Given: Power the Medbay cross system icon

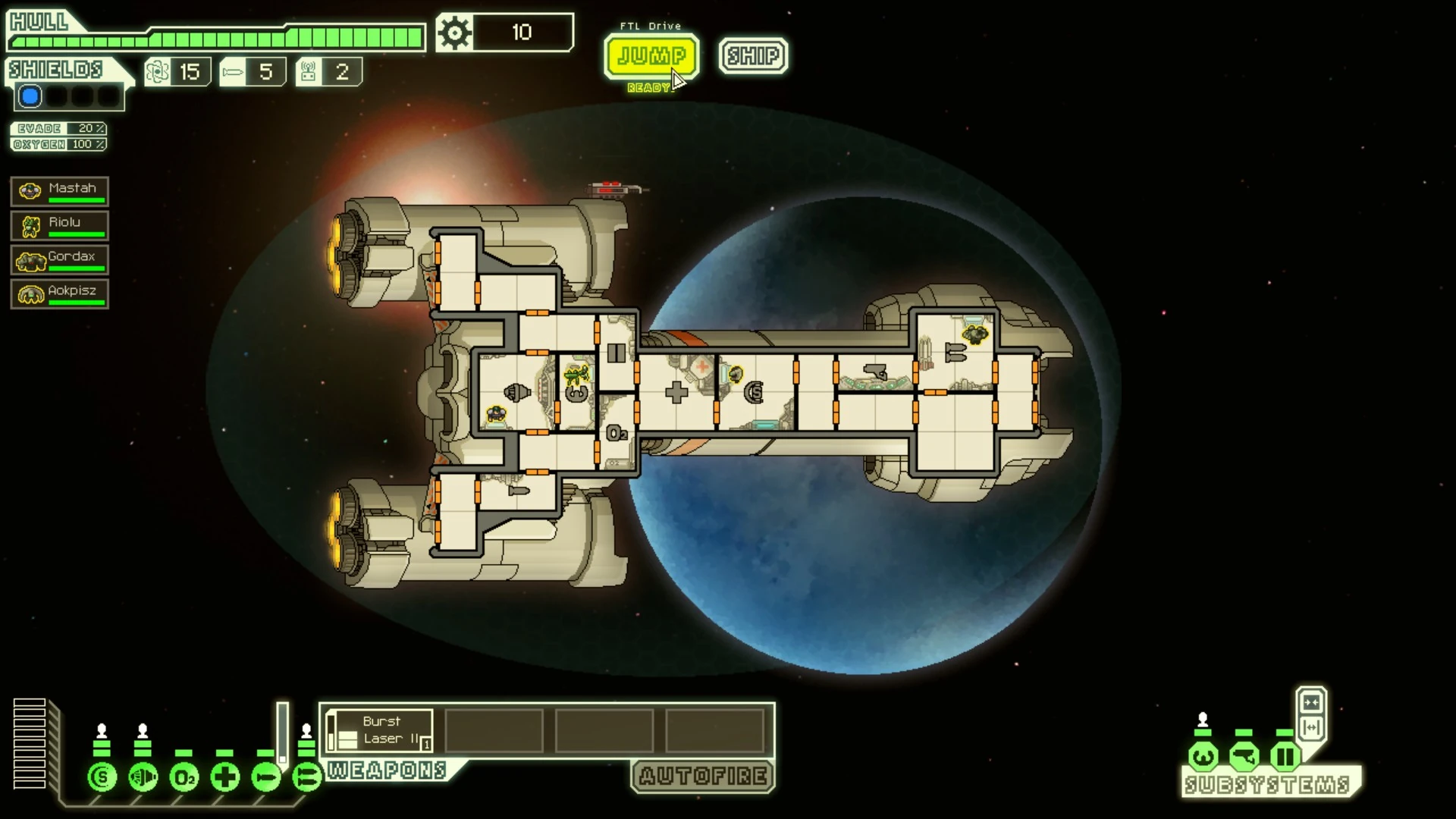Looking at the screenshot, I should click(x=225, y=777).
